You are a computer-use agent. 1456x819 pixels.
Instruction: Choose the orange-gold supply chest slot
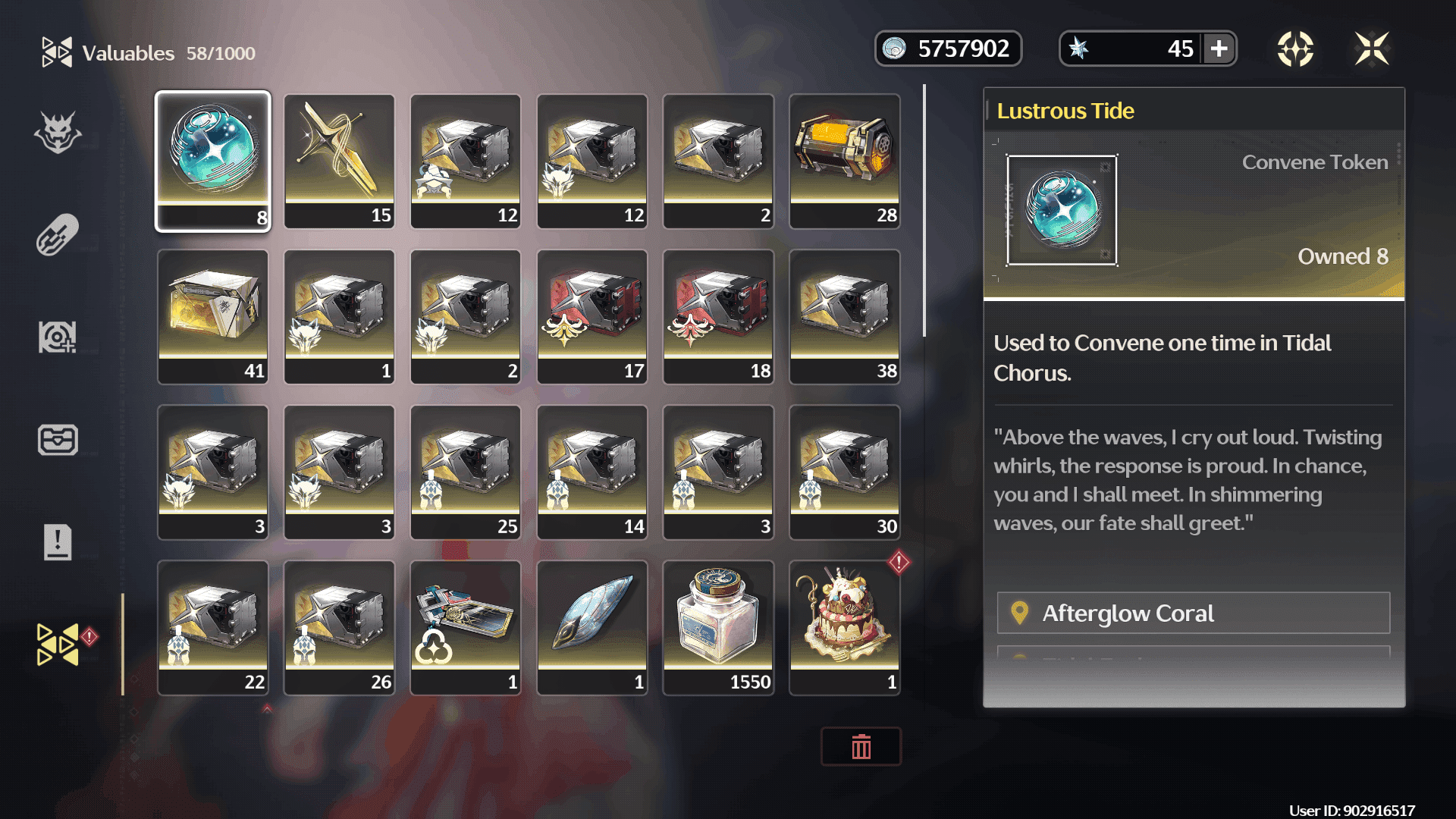[845, 161]
